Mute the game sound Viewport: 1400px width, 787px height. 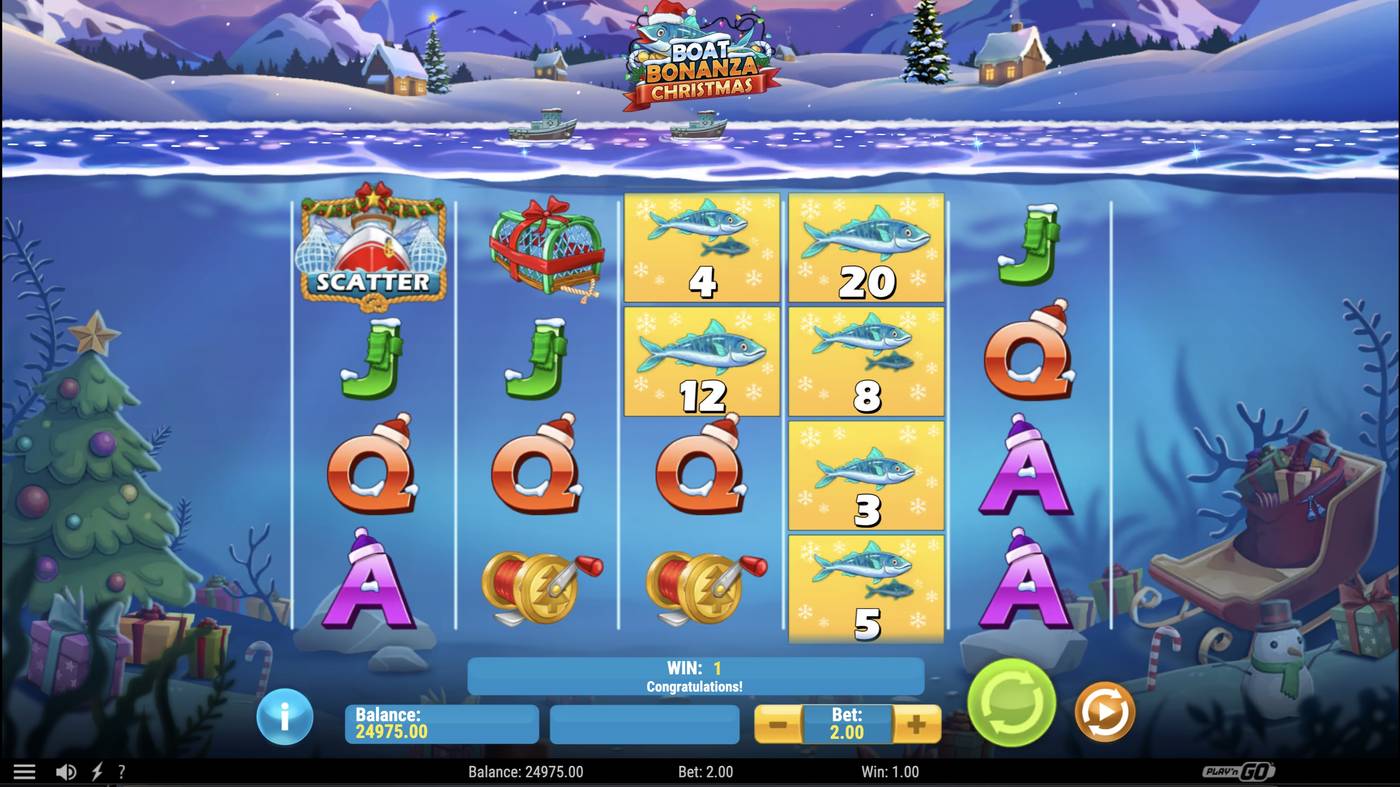point(66,770)
